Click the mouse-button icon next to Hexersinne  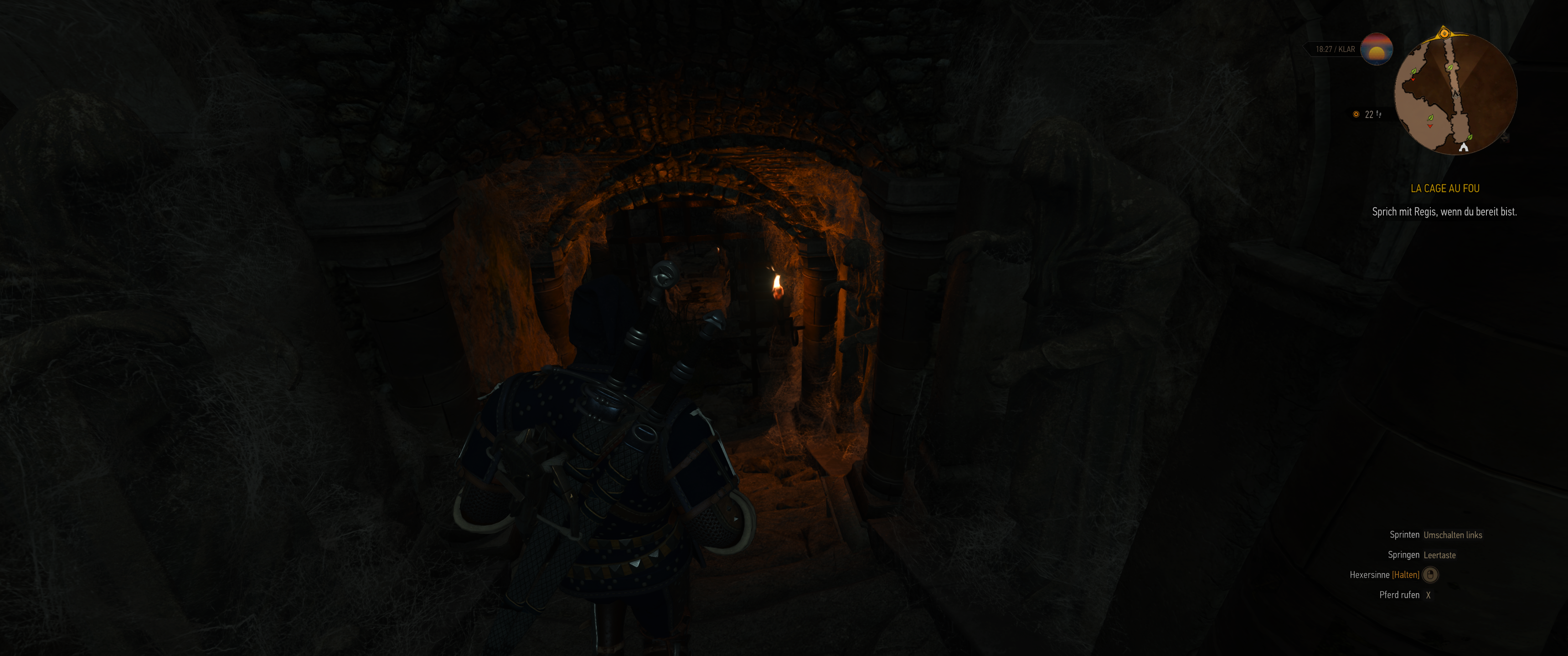(x=1431, y=574)
